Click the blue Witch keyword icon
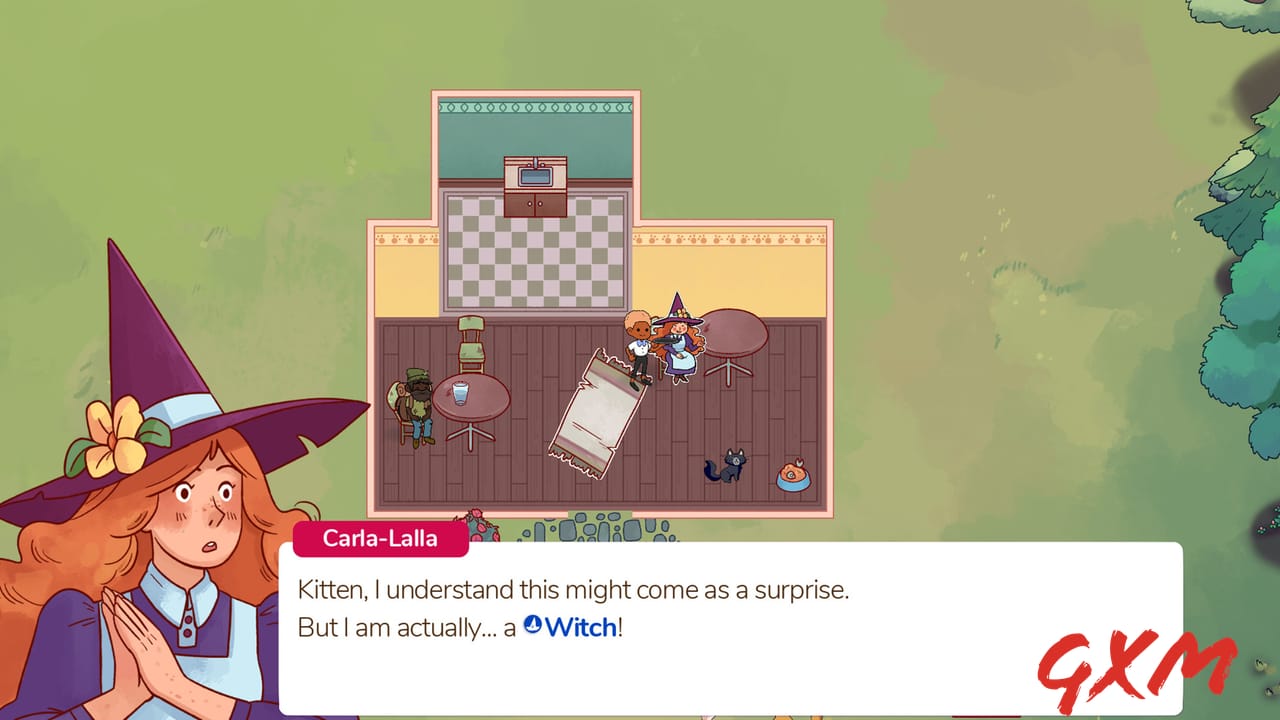 pyautogui.click(x=532, y=625)
